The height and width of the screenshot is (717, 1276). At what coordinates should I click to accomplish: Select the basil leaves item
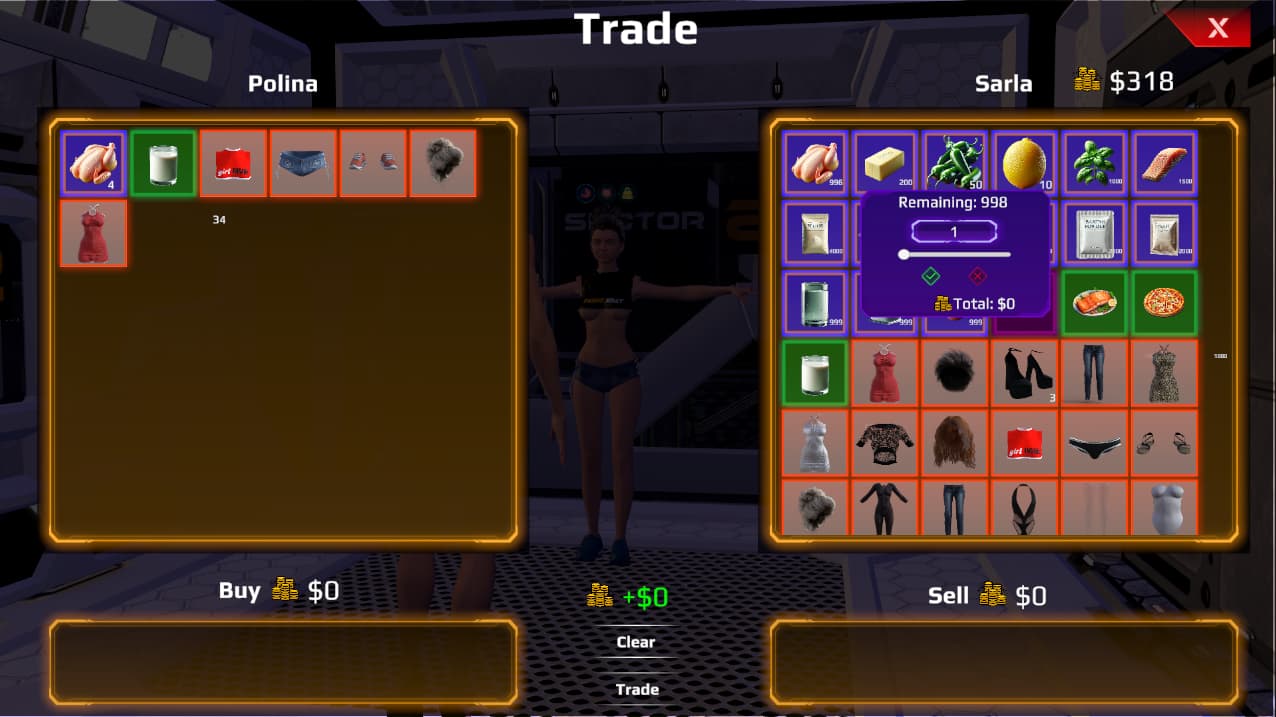[x=1094, y=163]
